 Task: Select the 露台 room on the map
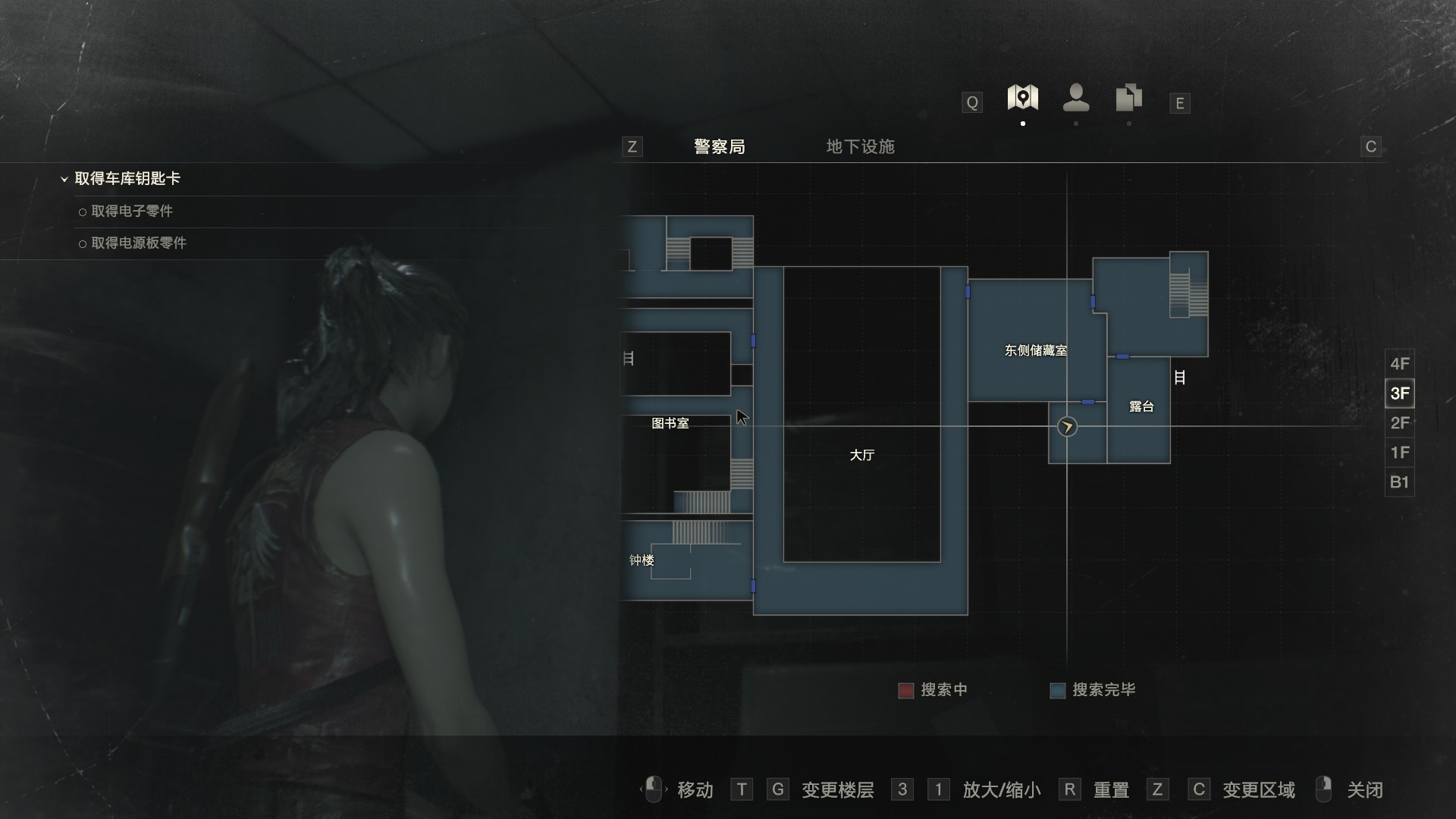[1141, 407]
